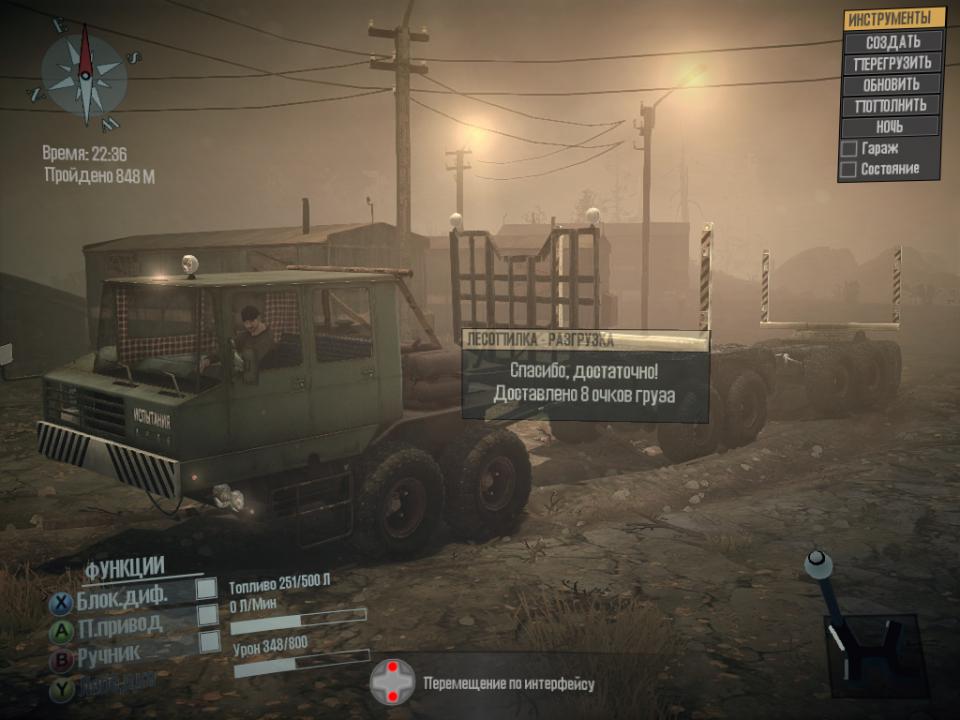Click the compass rose
Screen dimensions: 960x720
point(85,76)
